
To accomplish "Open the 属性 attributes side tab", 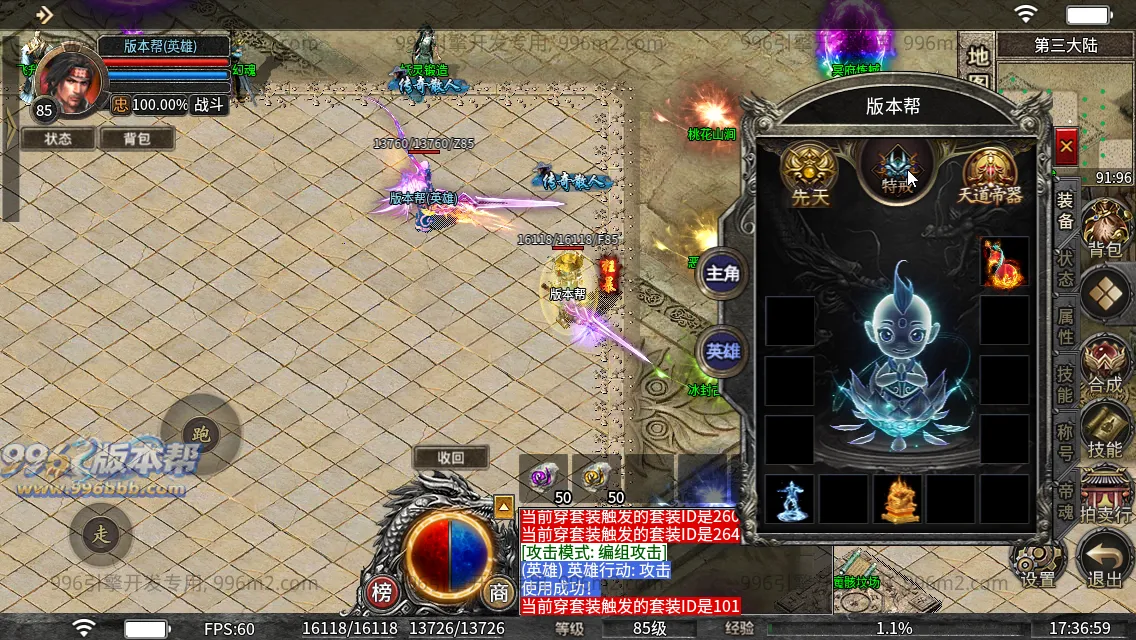I will tap(1066, 325).
